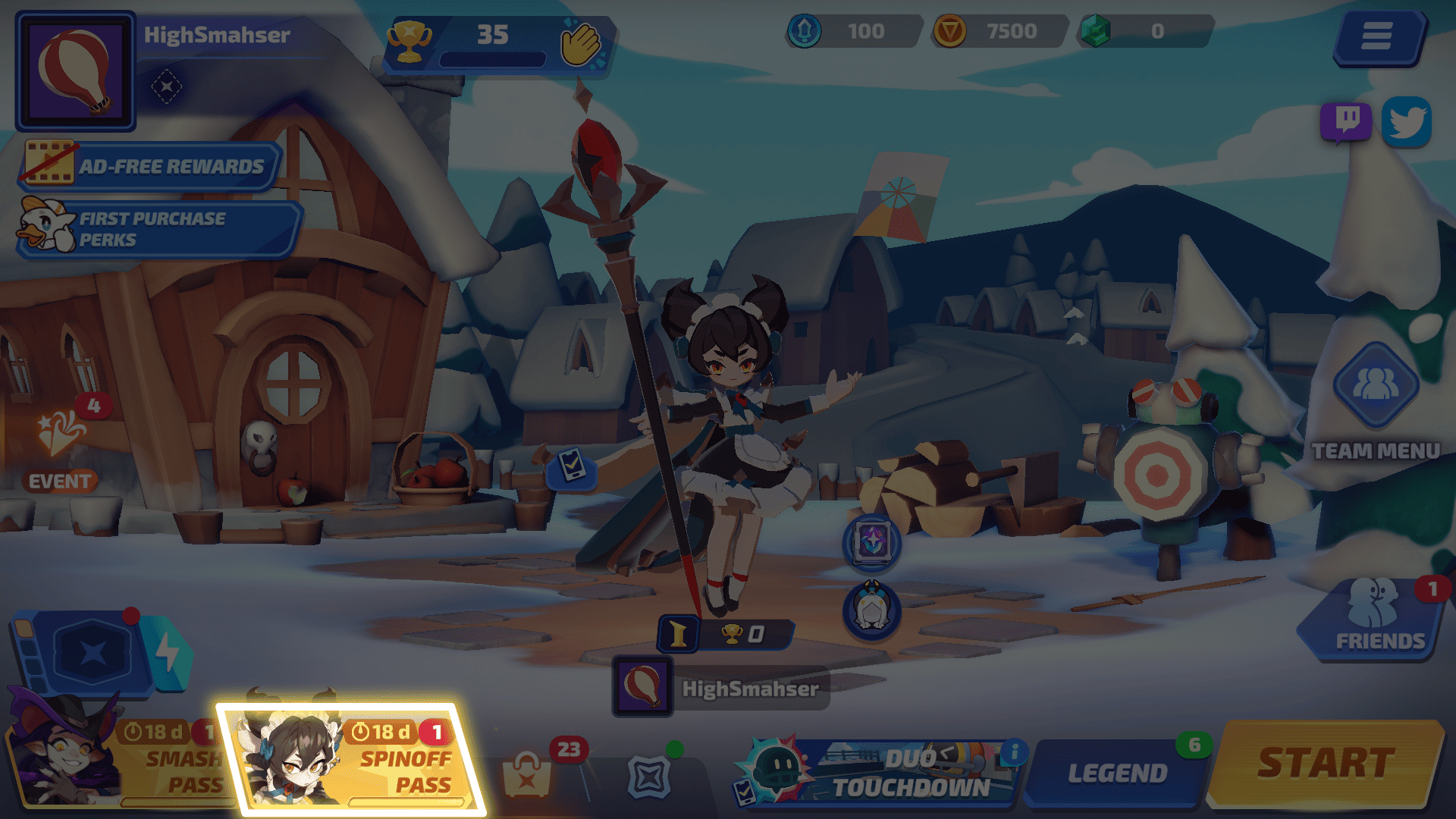Open the Twitter link icon

pyautogui.click(x=1406, y=122)
